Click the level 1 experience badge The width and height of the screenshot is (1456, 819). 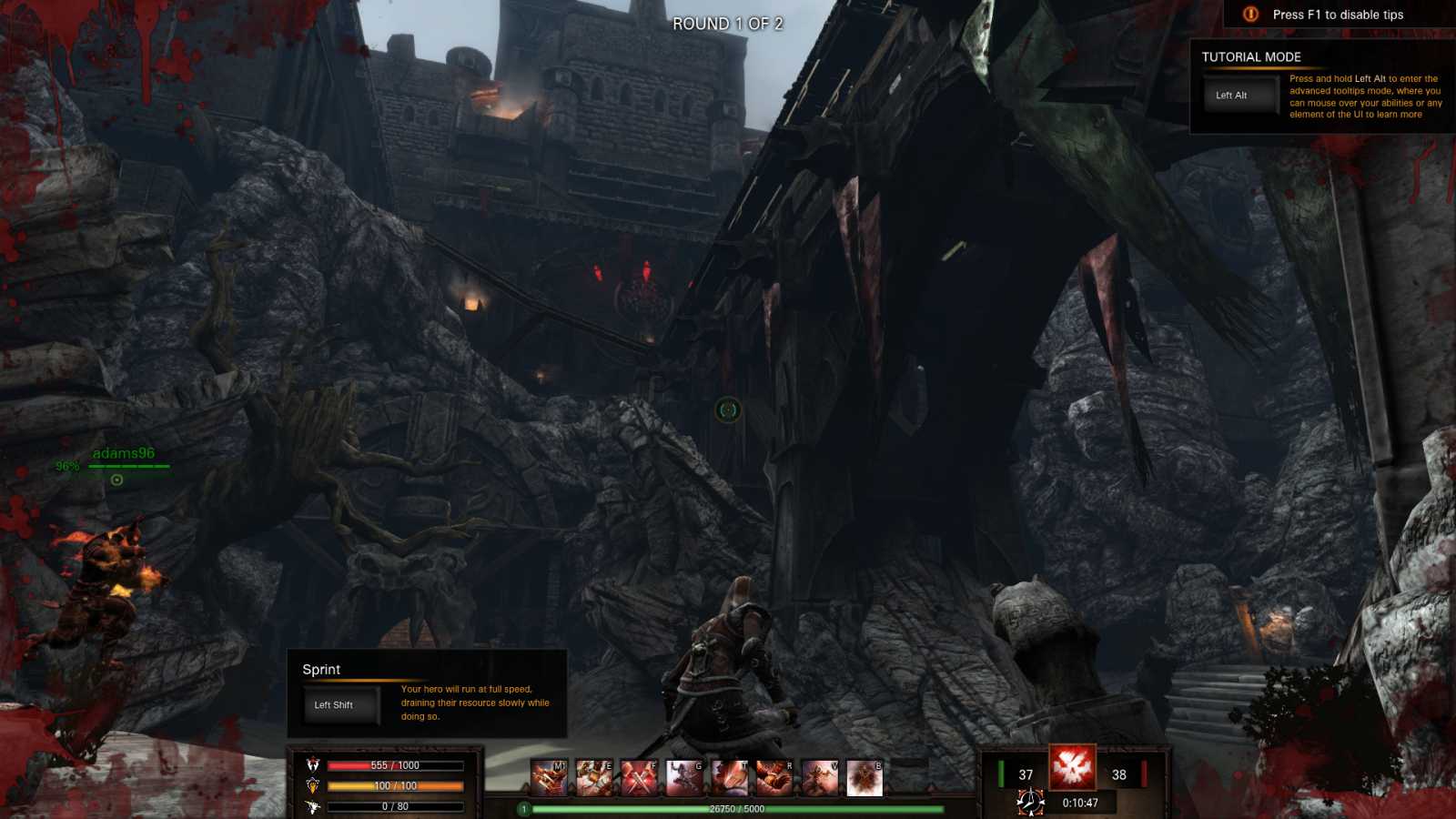click(x=524, y=809)
